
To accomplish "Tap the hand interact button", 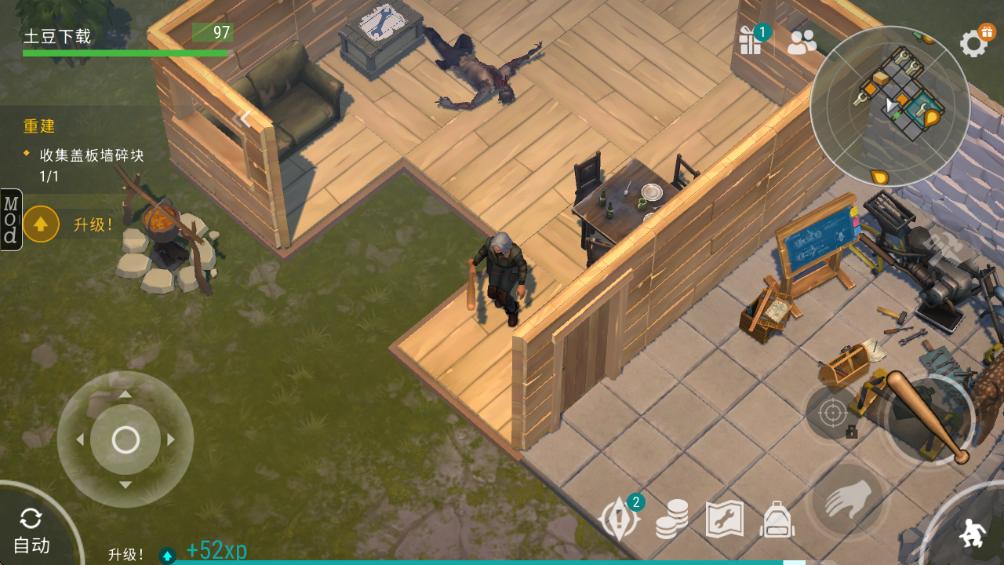I will 845,498.
